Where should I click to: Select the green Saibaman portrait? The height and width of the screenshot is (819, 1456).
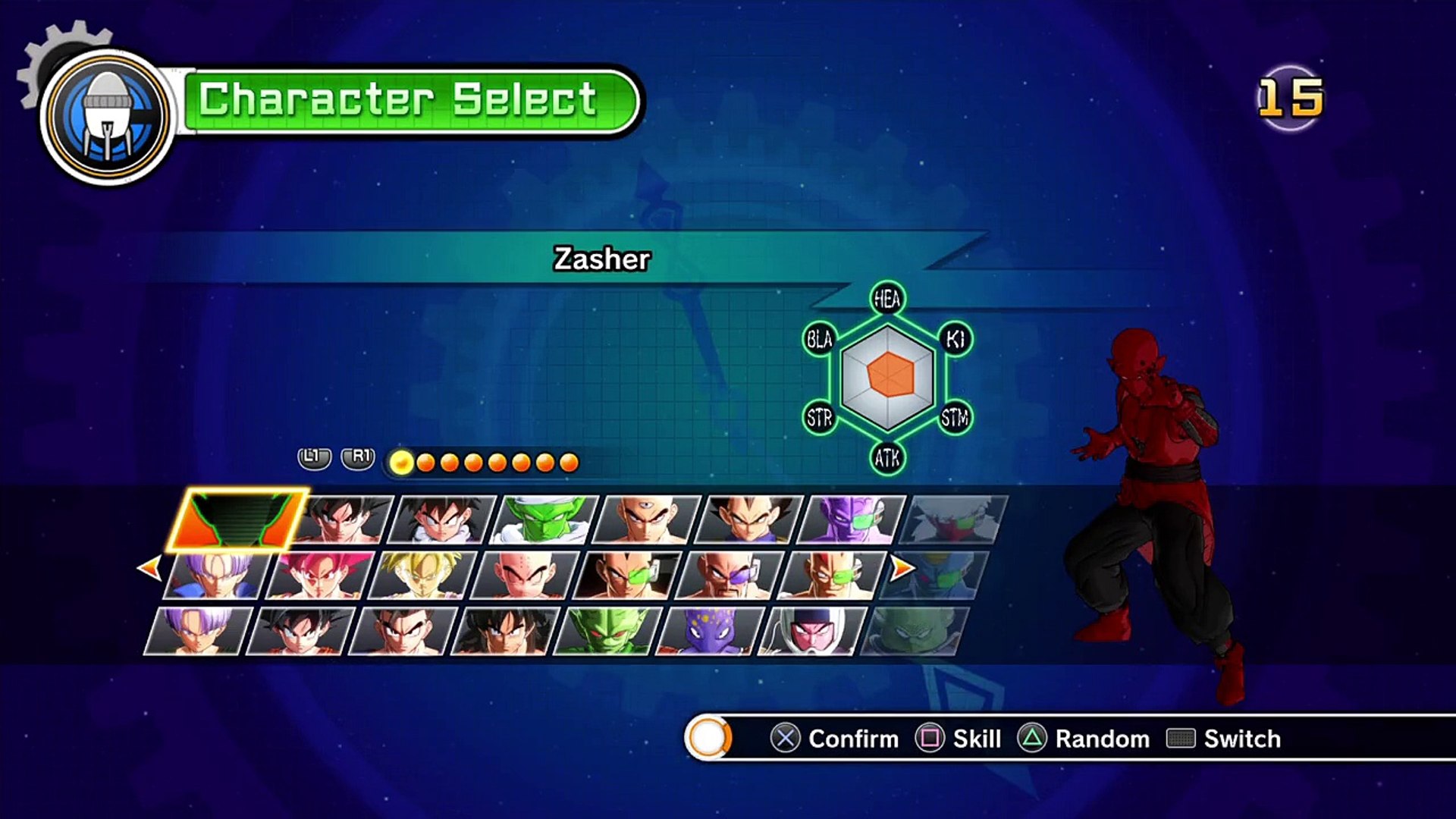click(607, 631)
